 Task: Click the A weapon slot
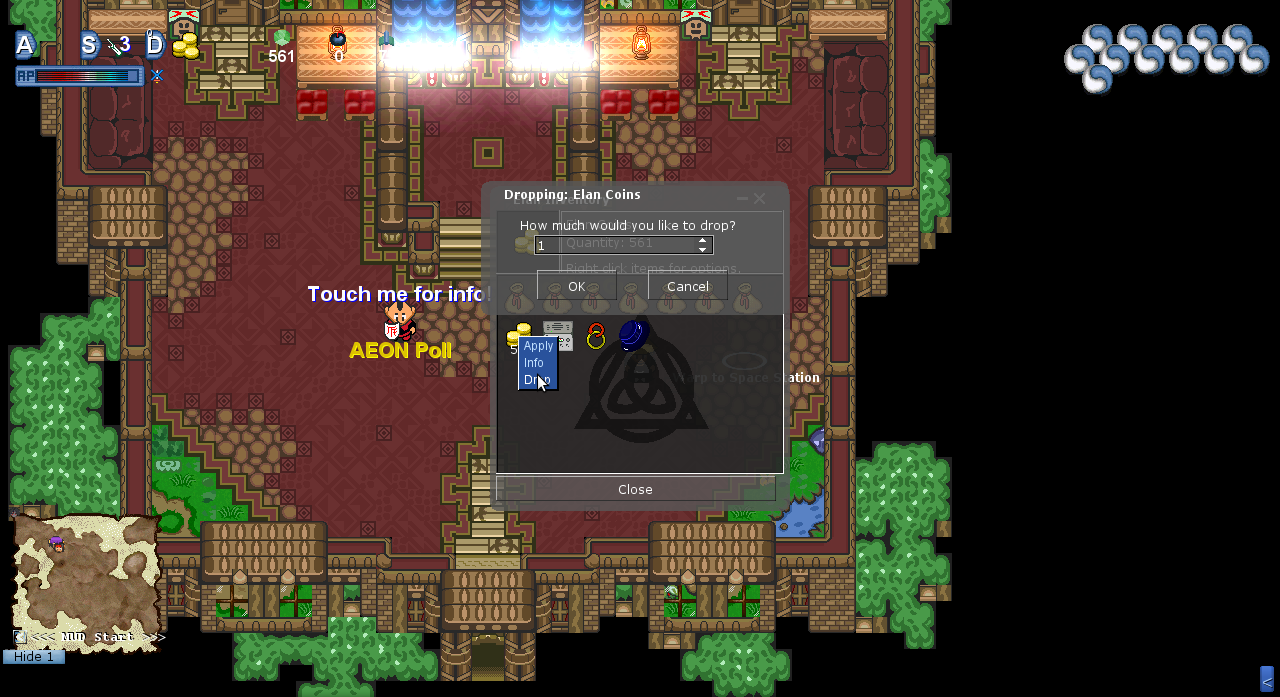pos(25,45)
